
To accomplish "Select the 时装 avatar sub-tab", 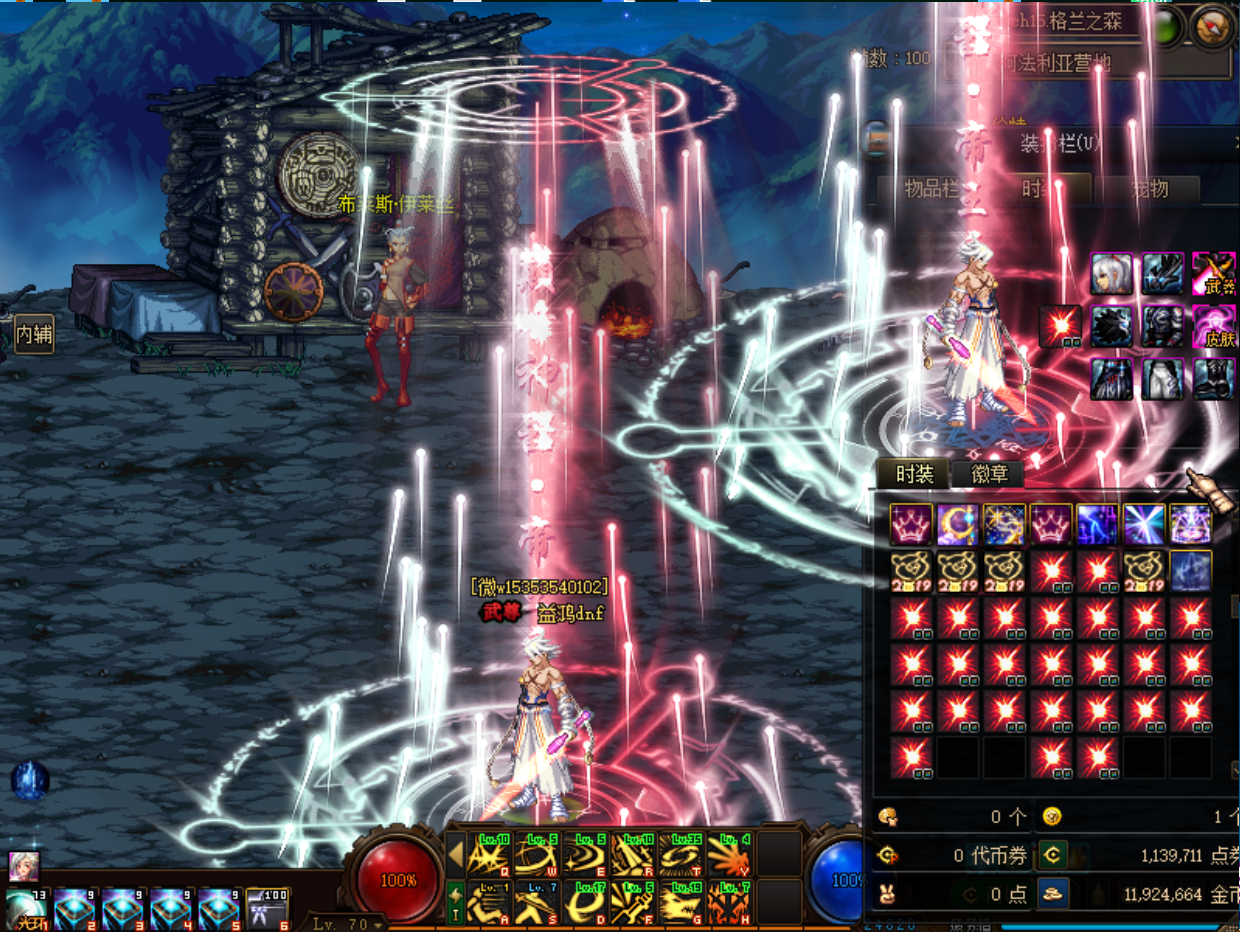I will (x=914, y=475).
